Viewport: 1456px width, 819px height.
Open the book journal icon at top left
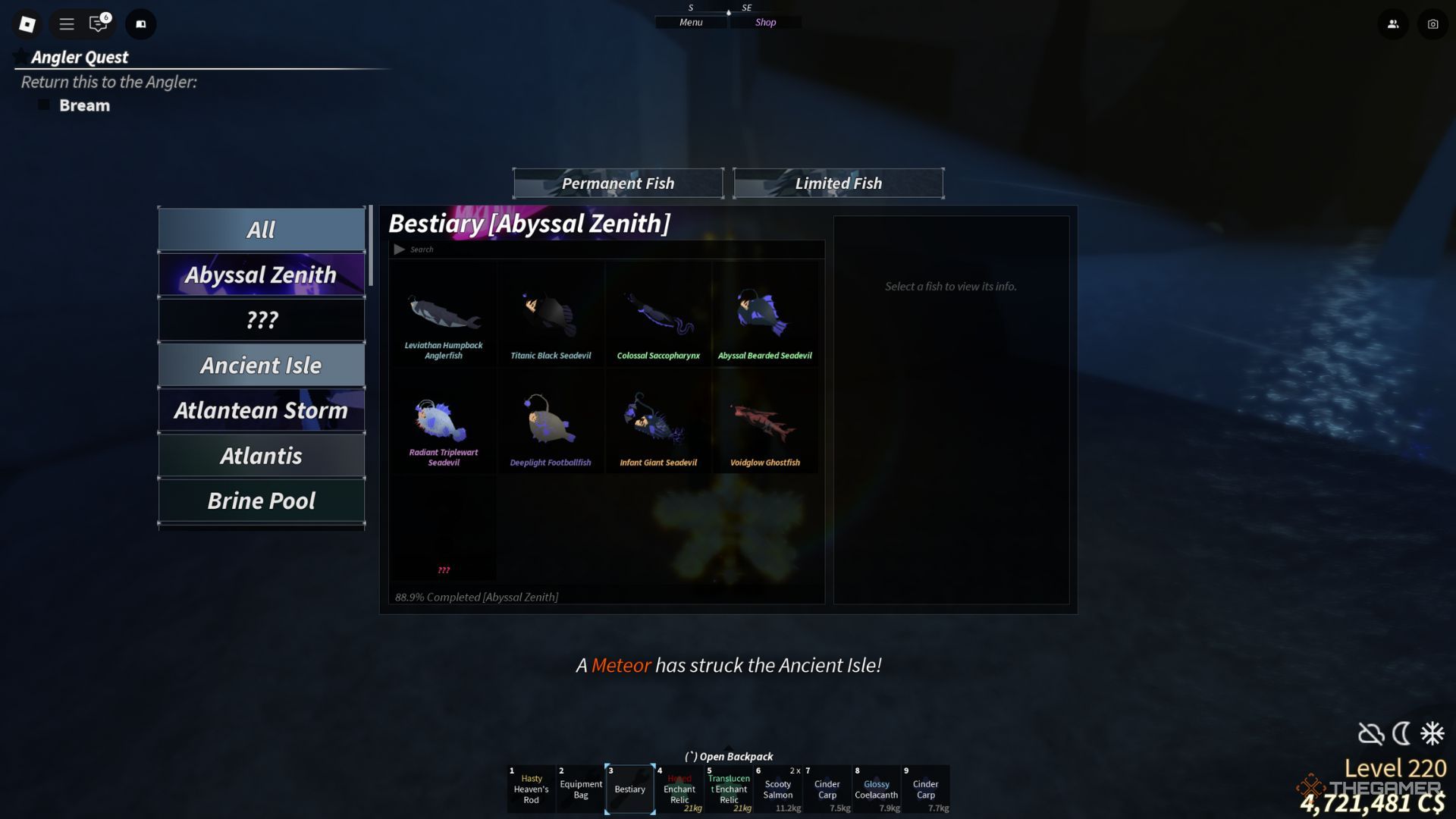pyautogui.click(x=140, y=24)
